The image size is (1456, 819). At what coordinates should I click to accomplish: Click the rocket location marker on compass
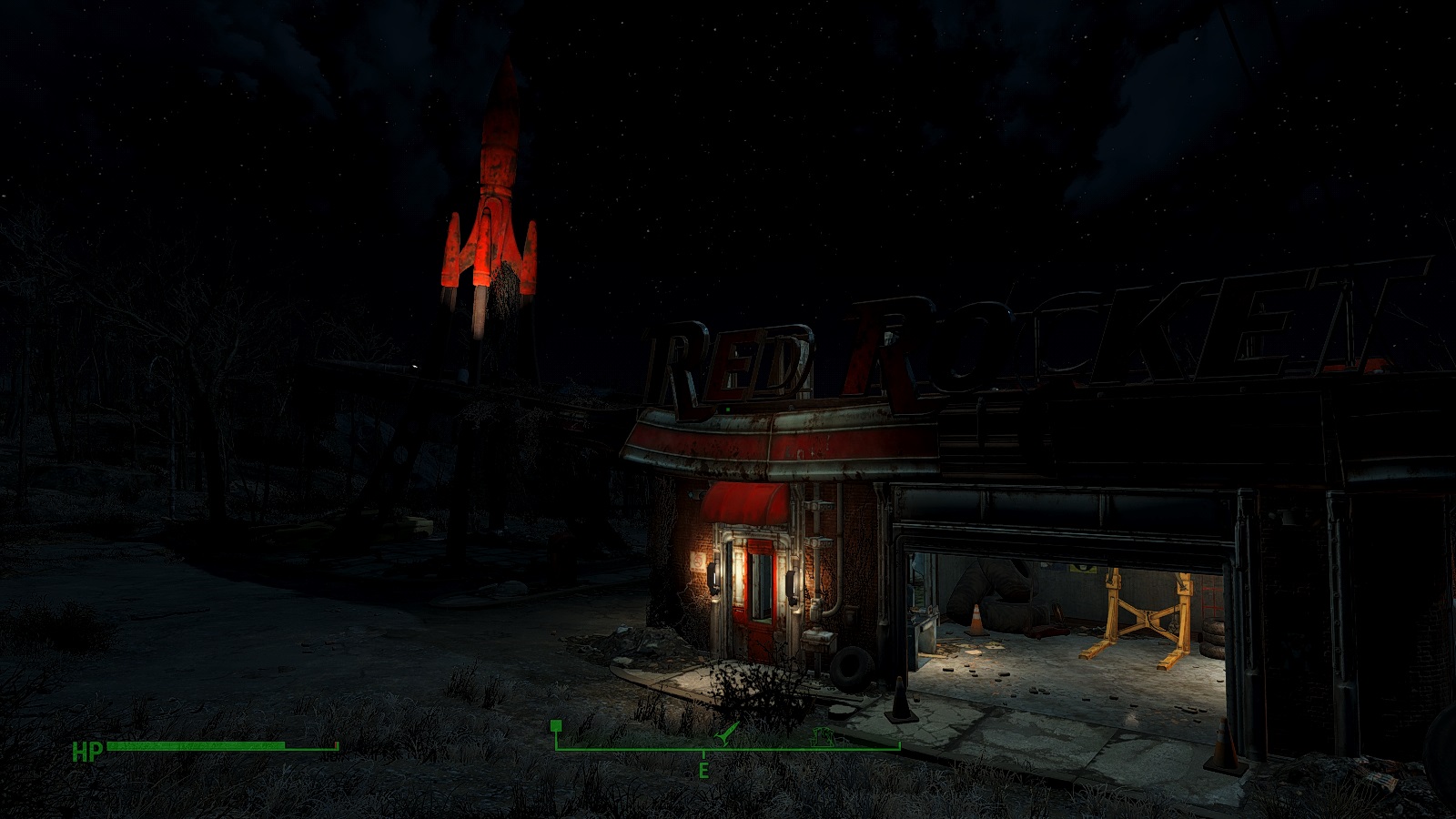[725, 733]
